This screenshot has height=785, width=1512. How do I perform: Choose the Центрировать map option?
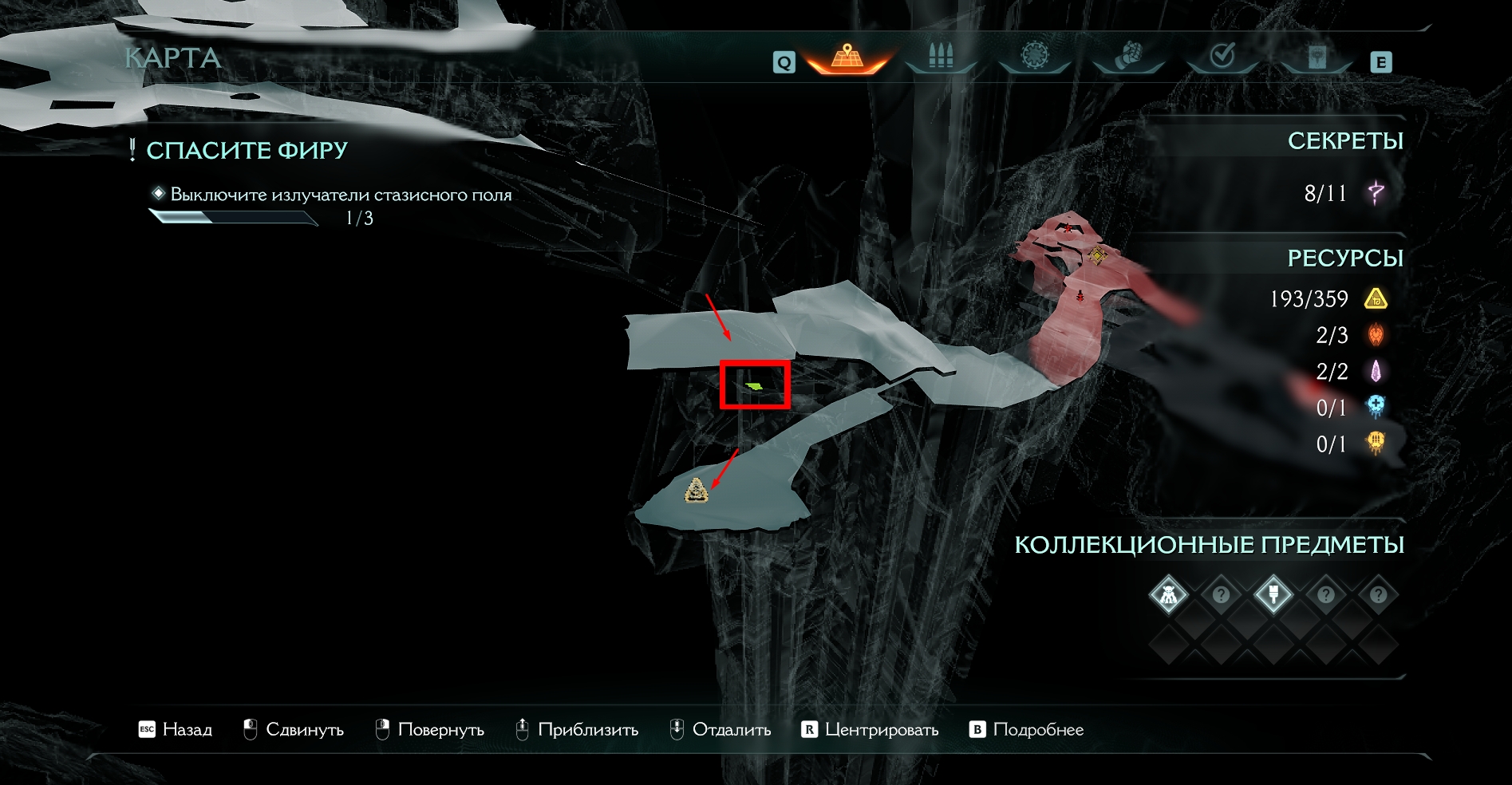coord(870,729)
